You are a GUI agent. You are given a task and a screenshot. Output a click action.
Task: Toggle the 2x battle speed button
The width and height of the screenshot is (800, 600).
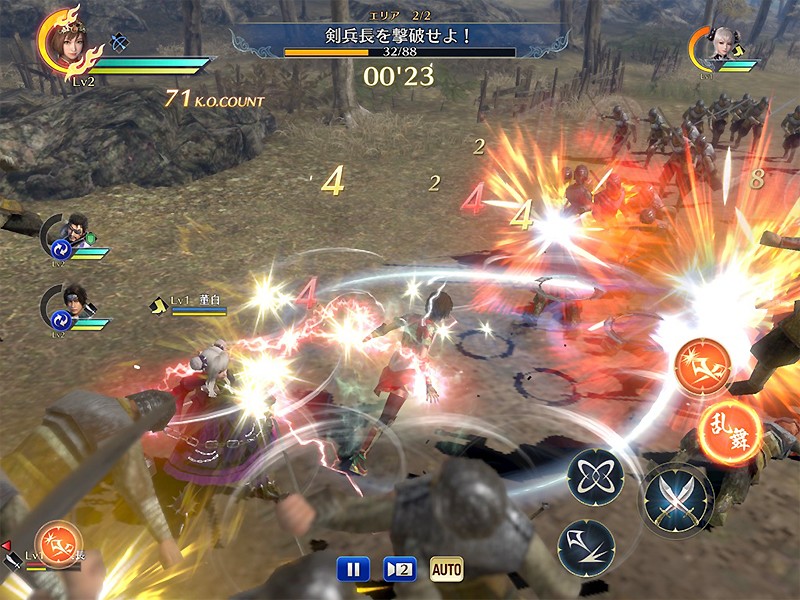(x=399, y=569)
